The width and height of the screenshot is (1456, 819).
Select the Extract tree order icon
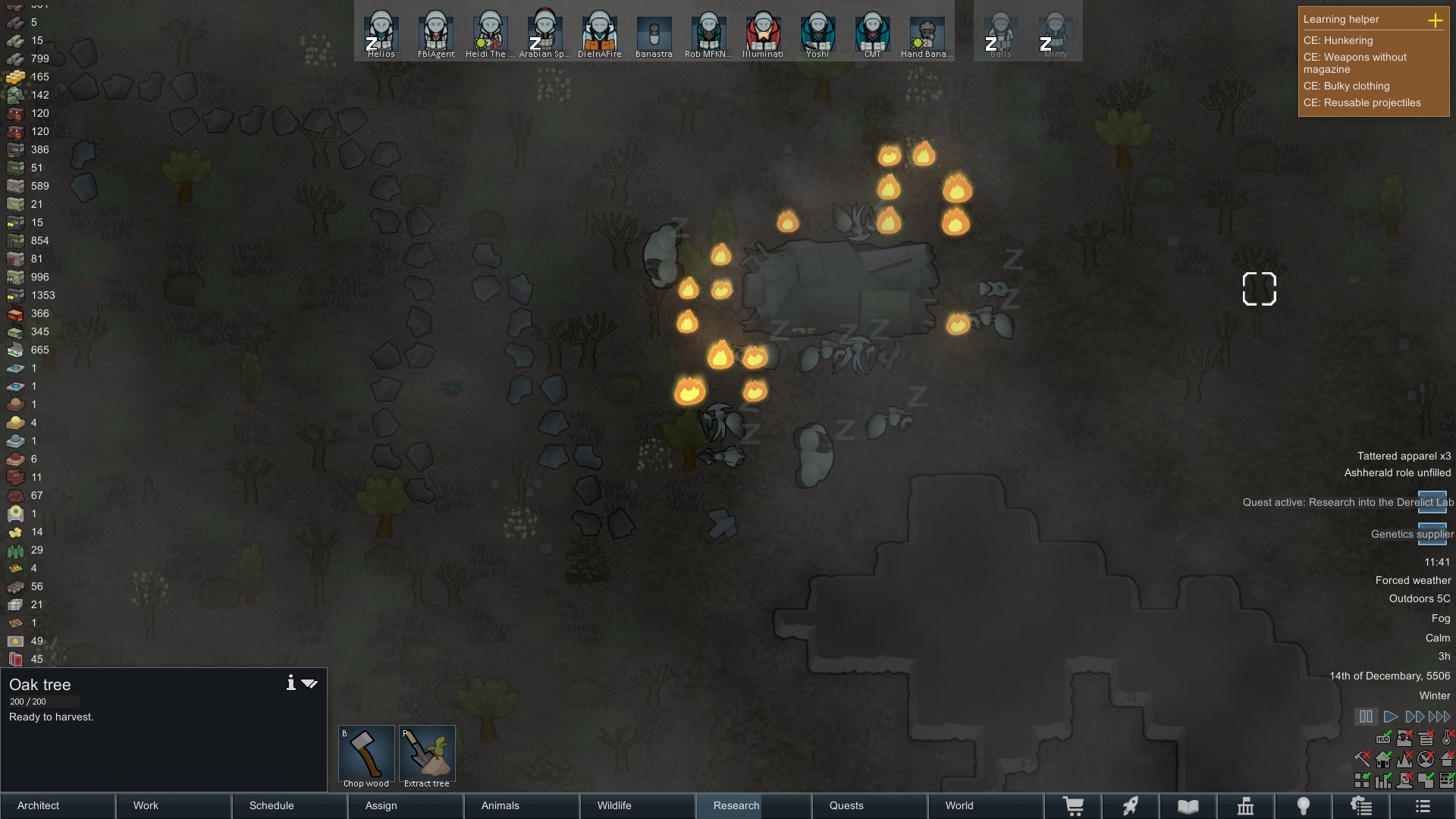point(427,751)
